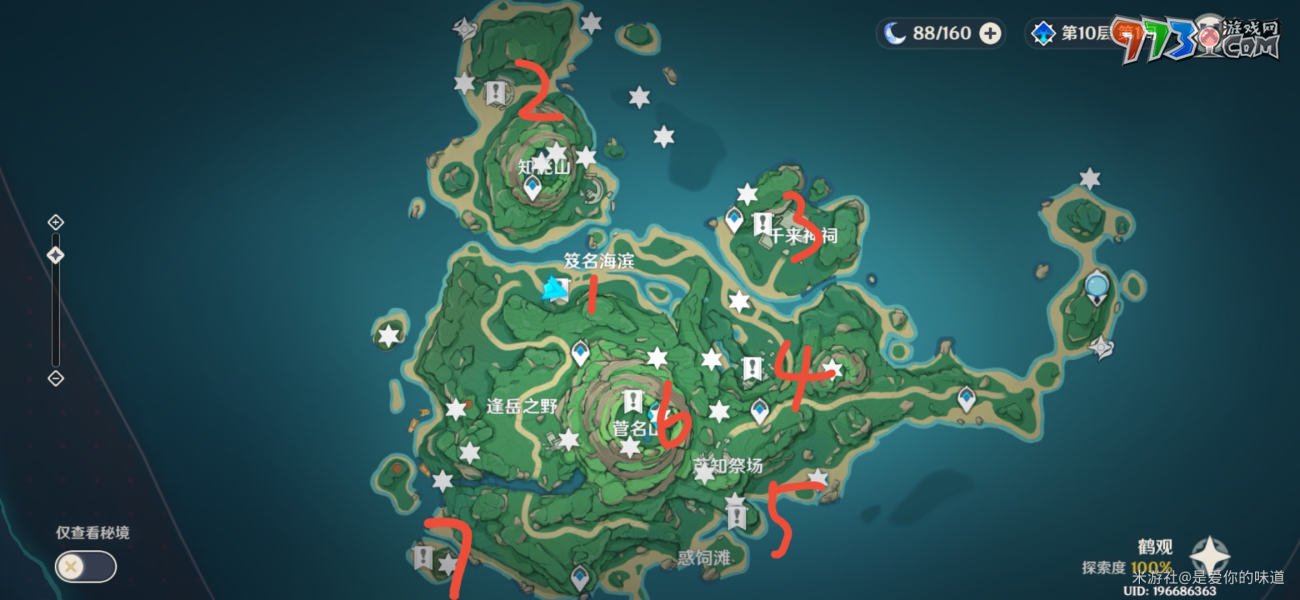1300x600 pixels.
Task: Zoom in using the map plus button
Action: pyautogui.click(x=56, y=222)
